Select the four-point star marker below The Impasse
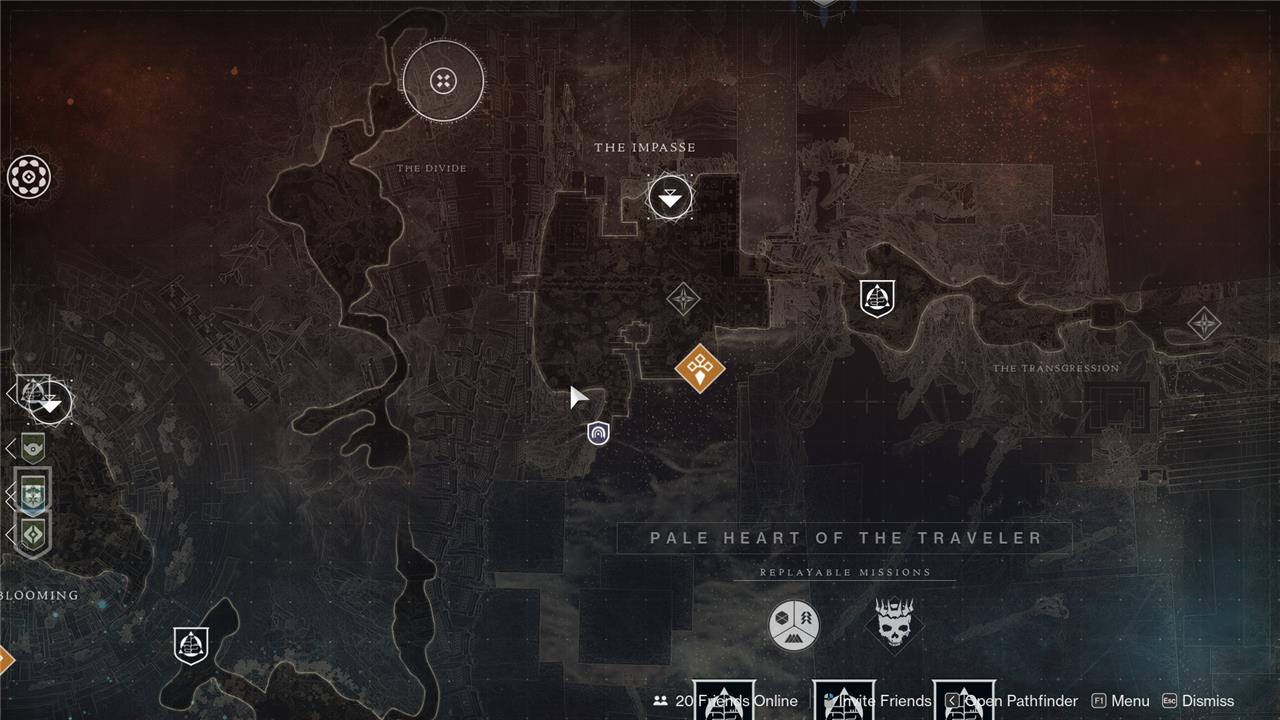 click(683, 298)
